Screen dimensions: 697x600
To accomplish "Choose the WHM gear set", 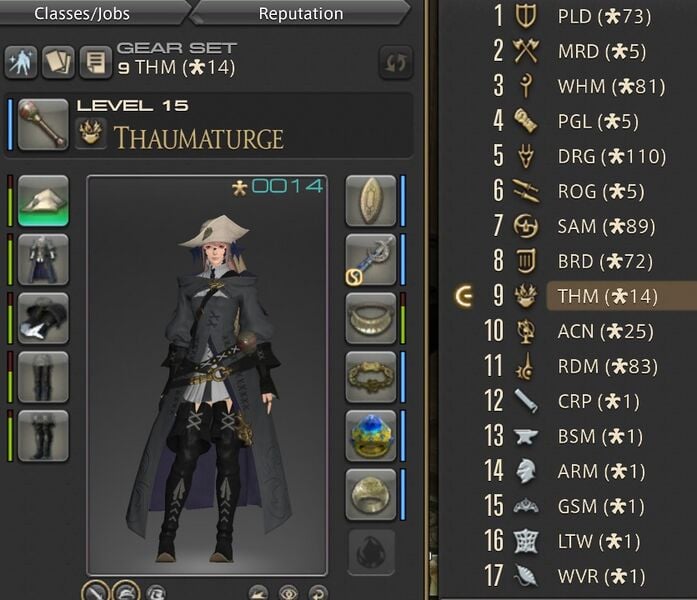I will tap(610, 86).
